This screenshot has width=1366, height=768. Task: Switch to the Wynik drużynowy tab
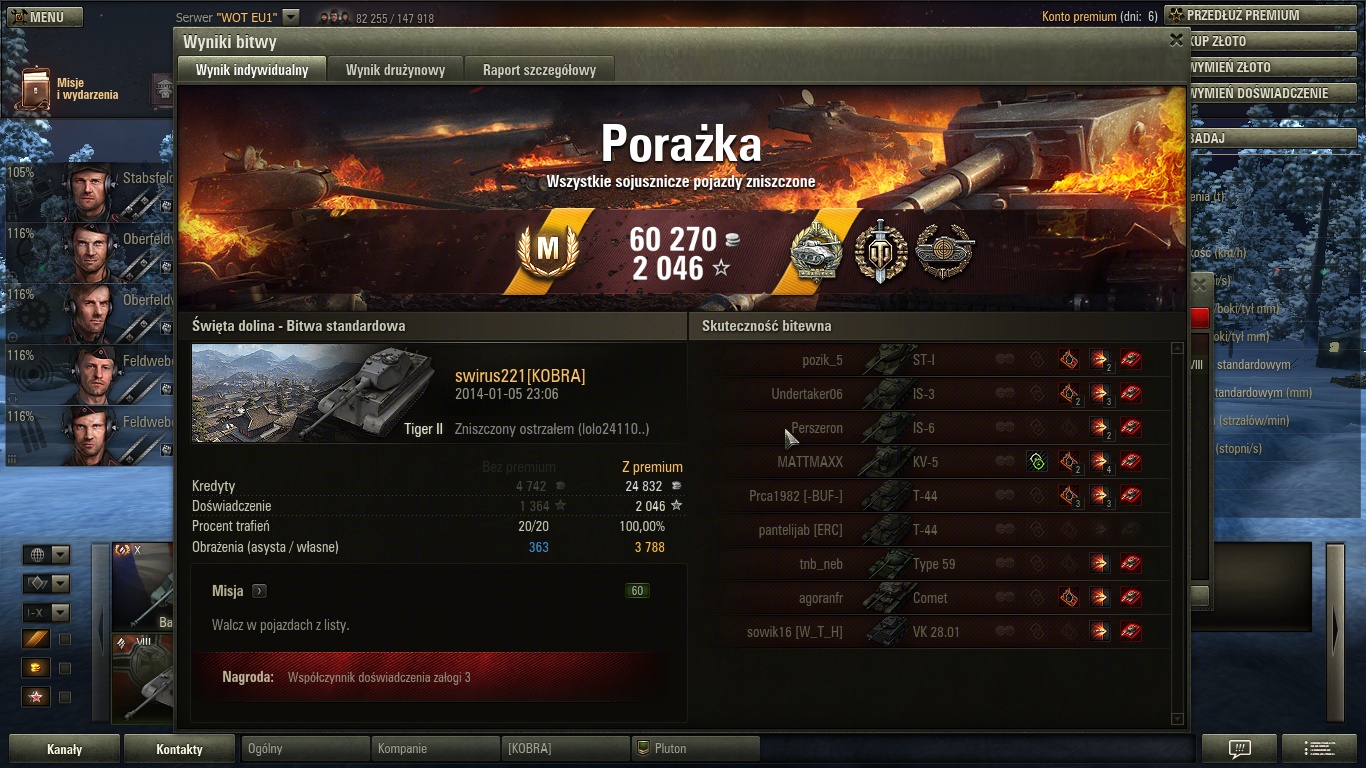(x=395, y=70)
